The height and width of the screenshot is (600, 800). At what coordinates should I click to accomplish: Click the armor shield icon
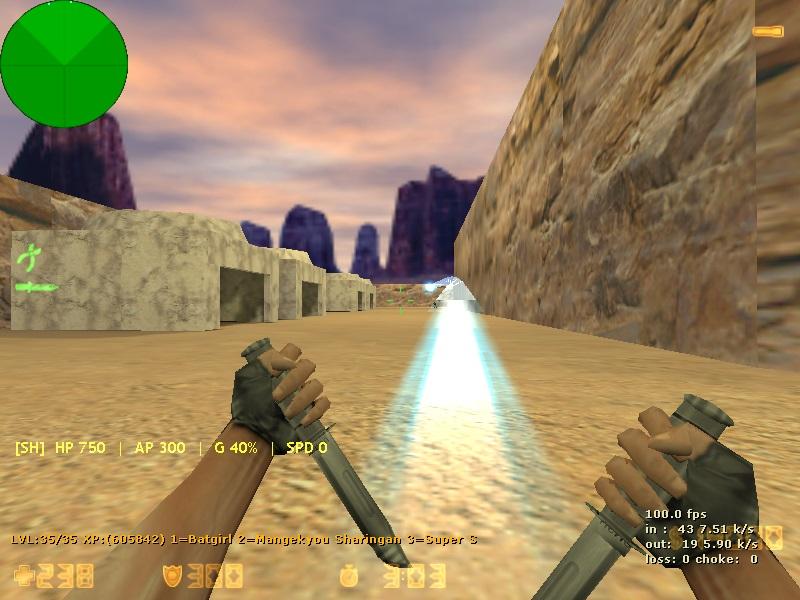pos(172,575)
